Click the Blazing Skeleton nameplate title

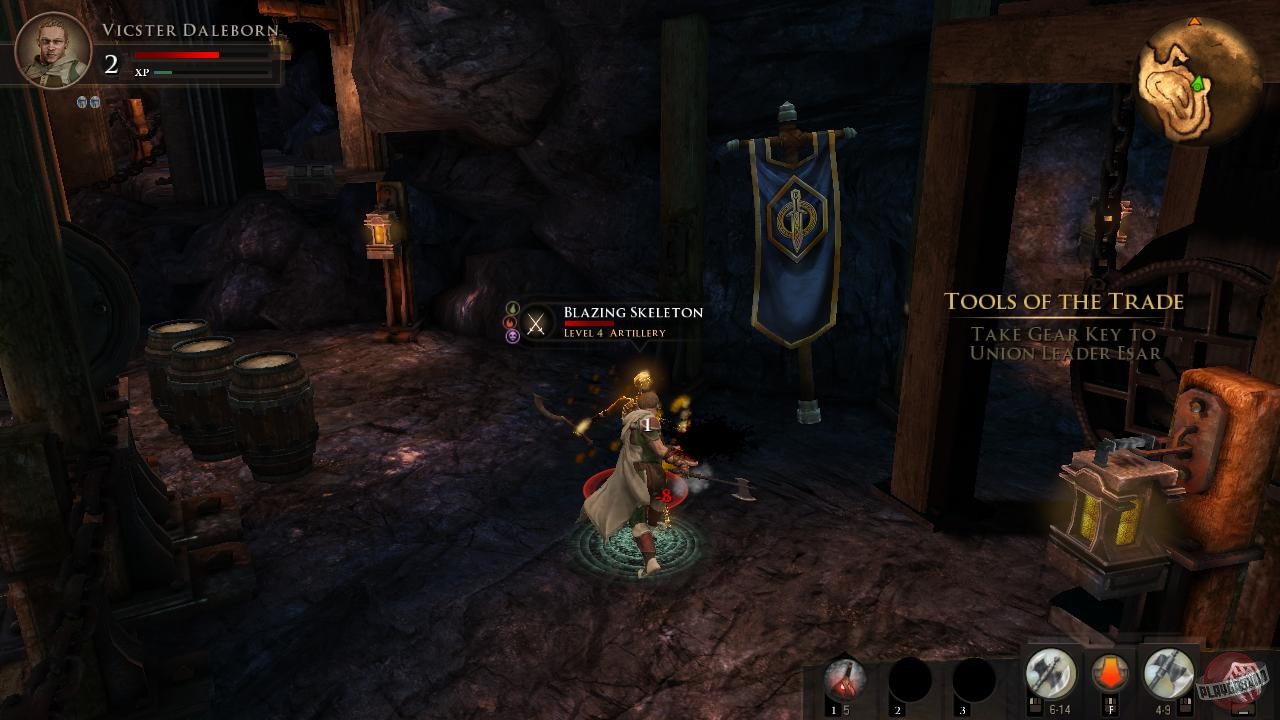[631, 312]
